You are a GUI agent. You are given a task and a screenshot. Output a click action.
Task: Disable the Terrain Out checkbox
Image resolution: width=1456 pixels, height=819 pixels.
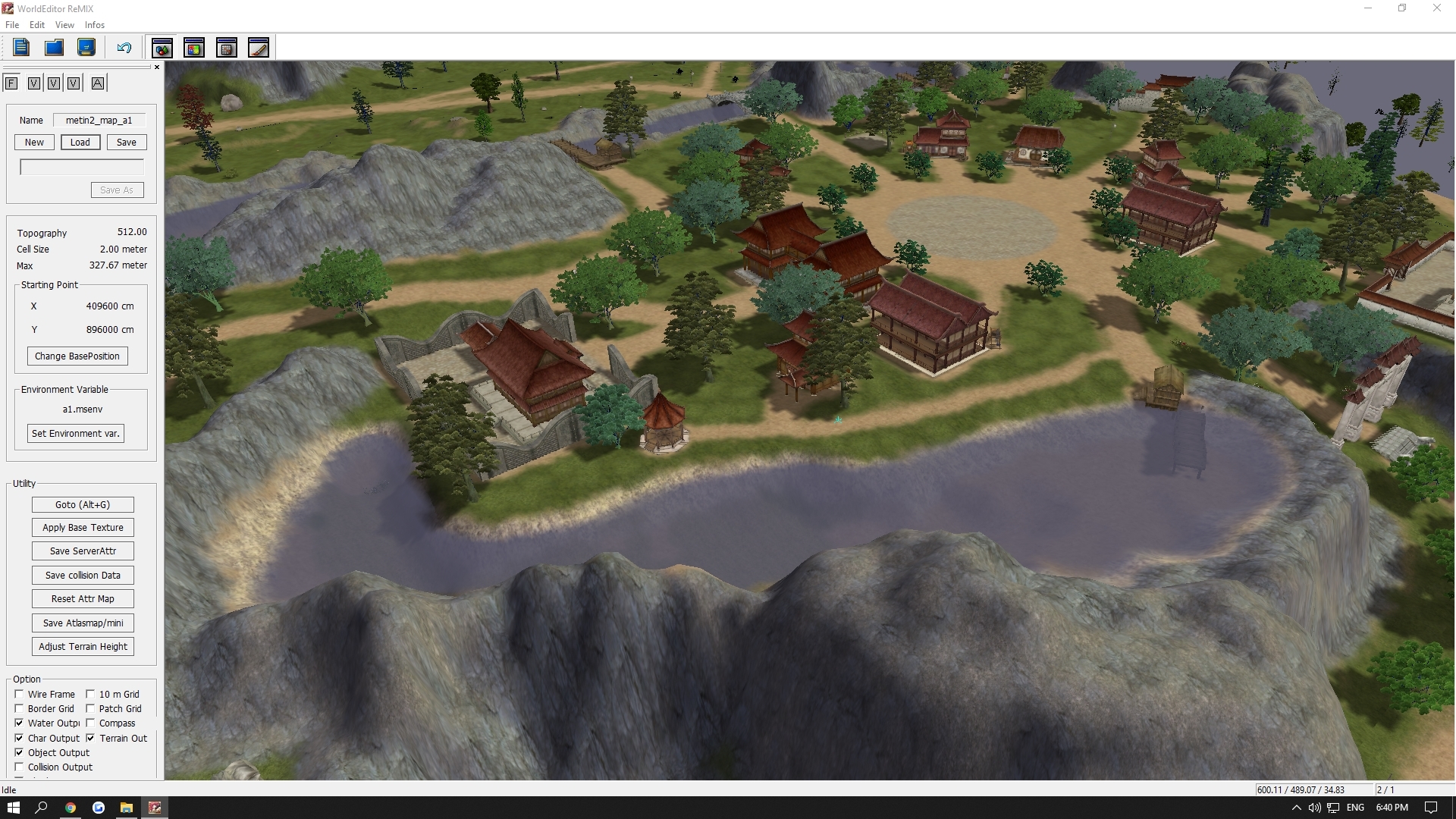pyautogui.click(x=91, y=738)
